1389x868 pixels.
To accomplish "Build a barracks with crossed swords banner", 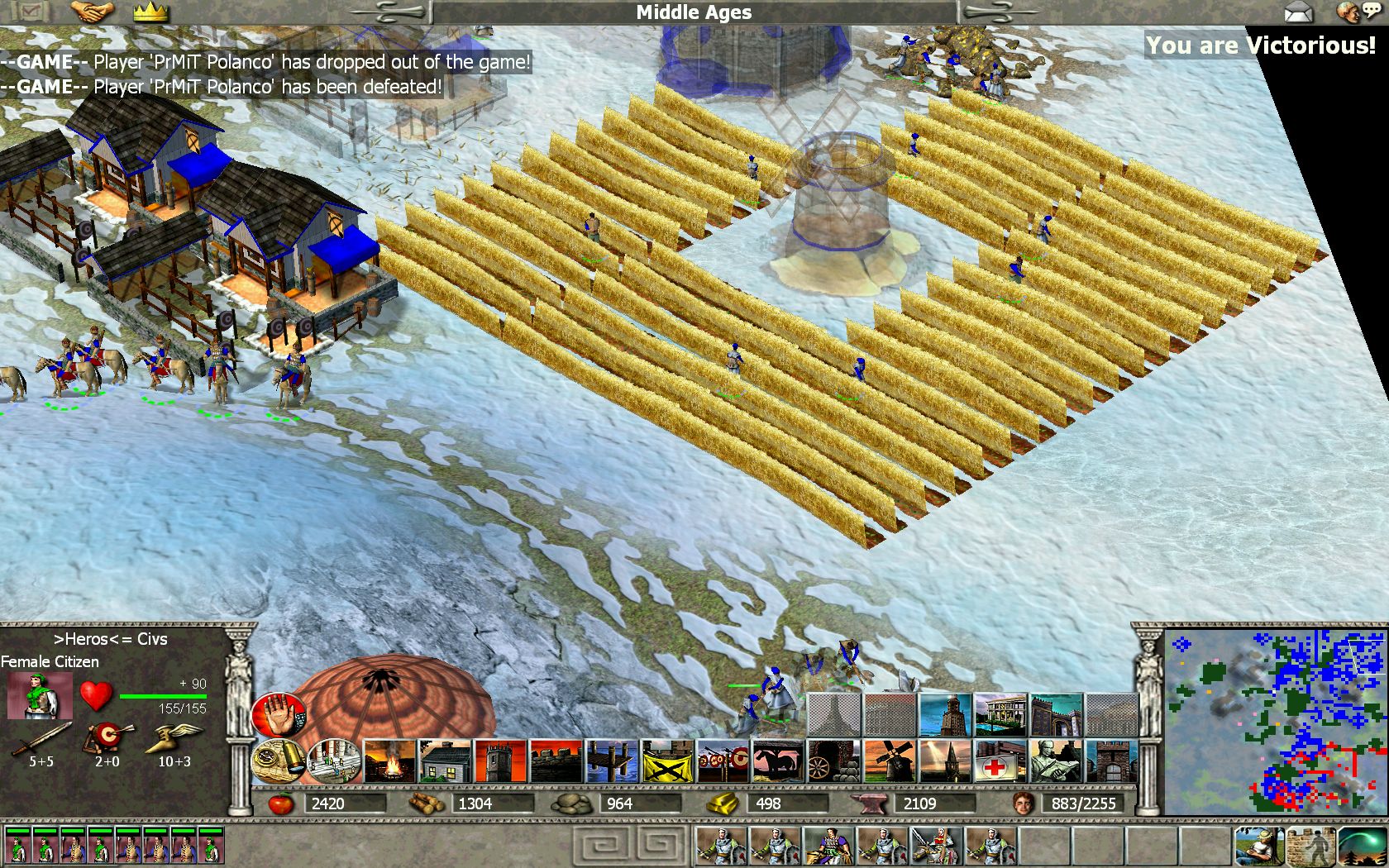I will (x=667, y=761).
